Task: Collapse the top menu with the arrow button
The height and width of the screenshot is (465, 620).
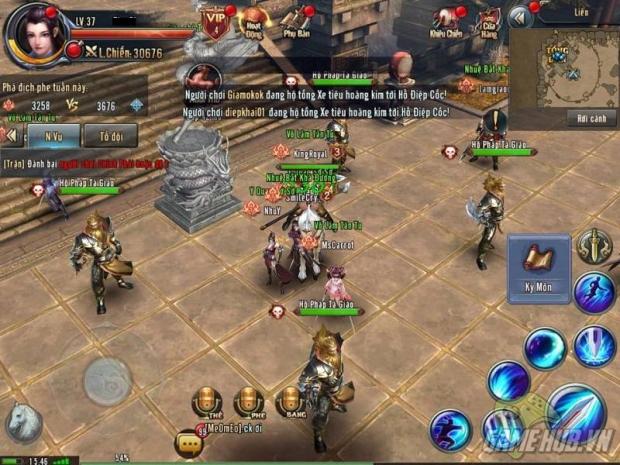Action: pos(519,17)
